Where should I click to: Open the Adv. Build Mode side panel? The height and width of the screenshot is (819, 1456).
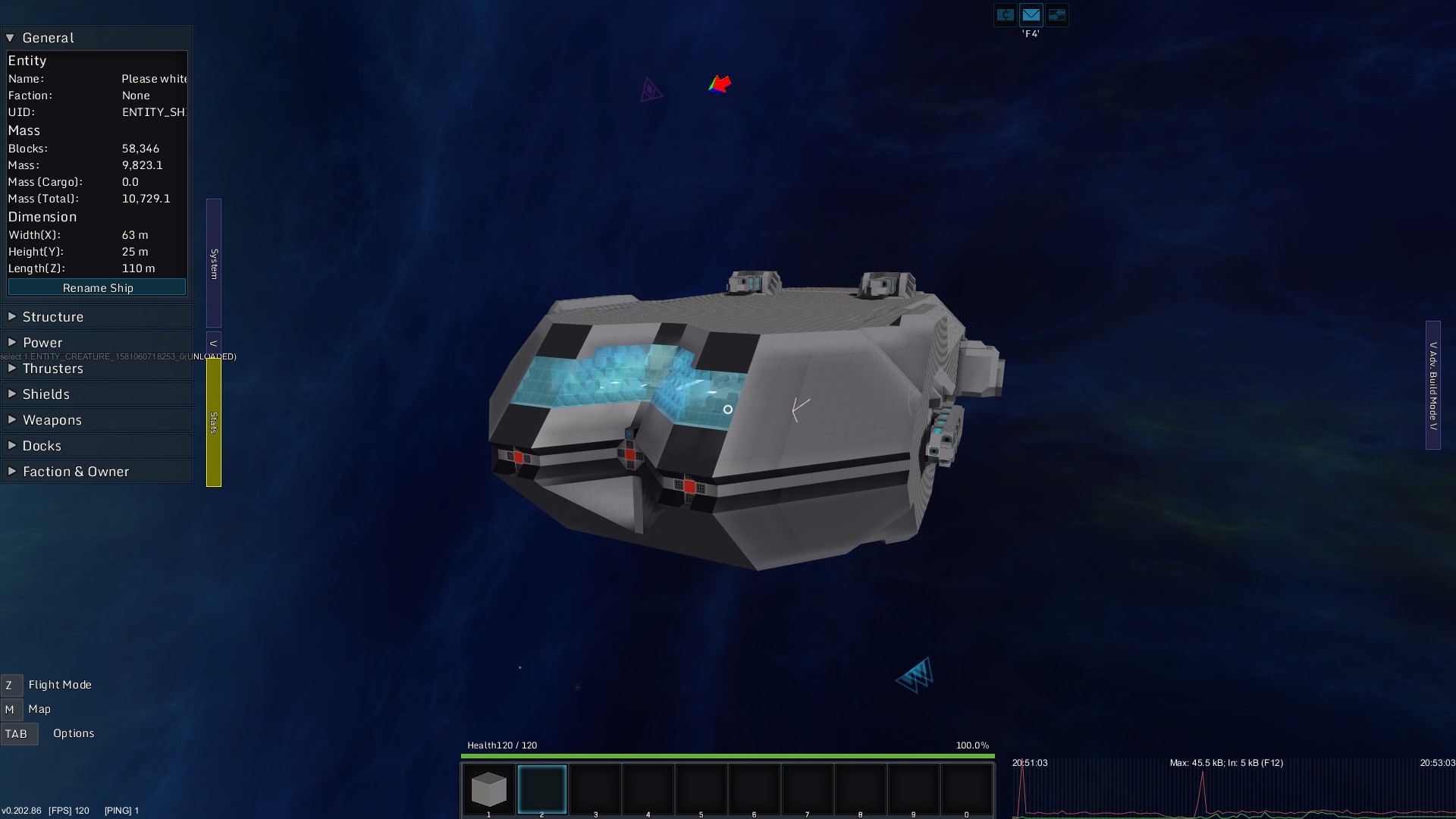click(1432, 385)
